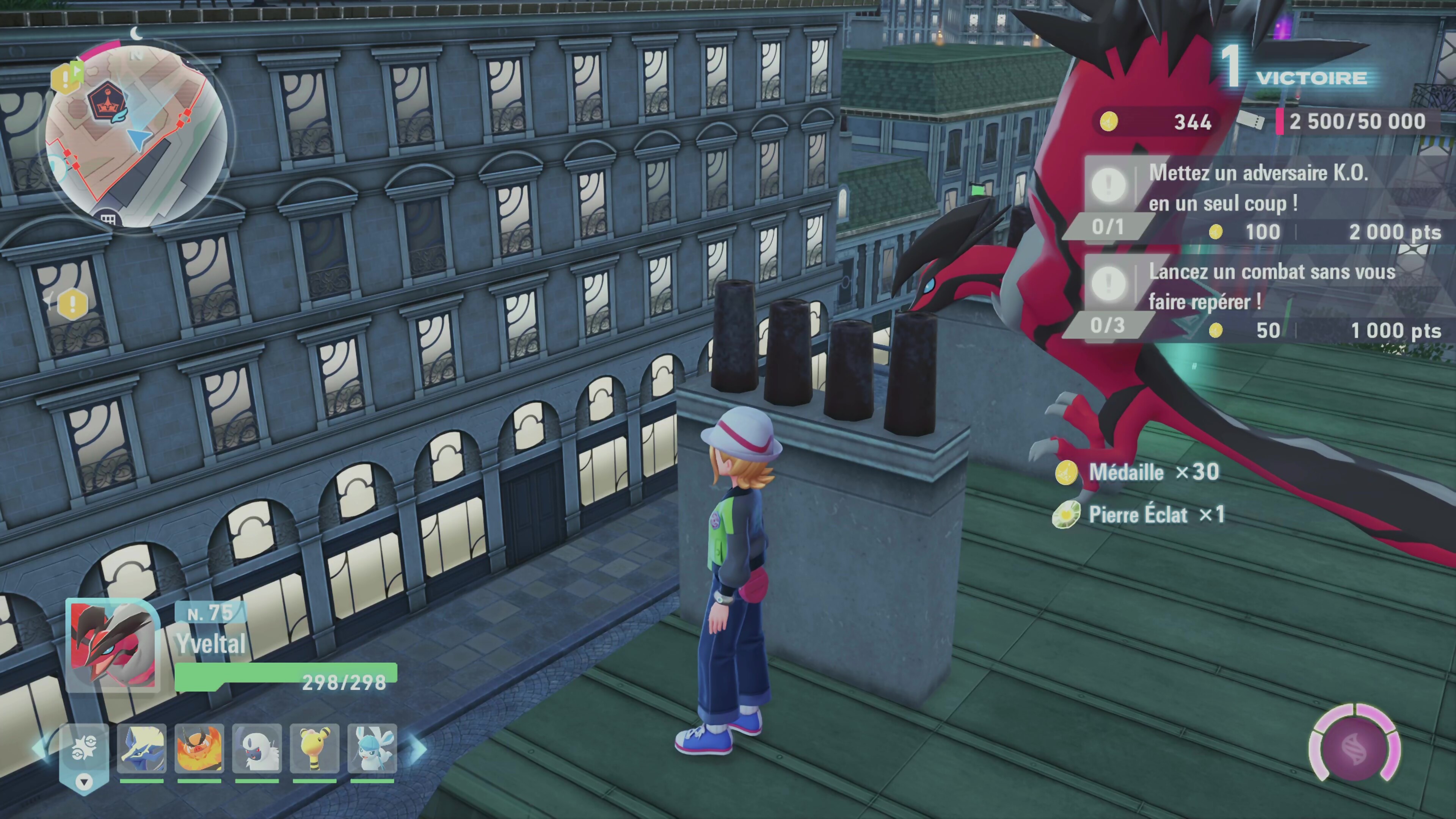1456x819 pixels.
Task: Switch to Emboar in the party bar
Action: [x=199, y=749]
